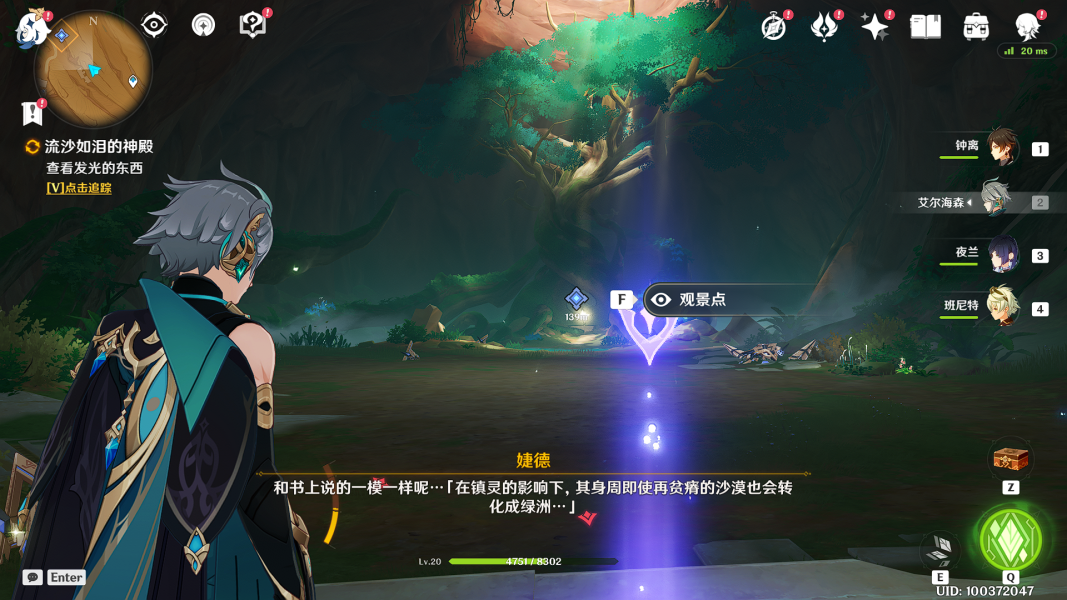Screen dimensions: 1067x600
Task: Open the winged battle pass icon
Action: (824, 27)
